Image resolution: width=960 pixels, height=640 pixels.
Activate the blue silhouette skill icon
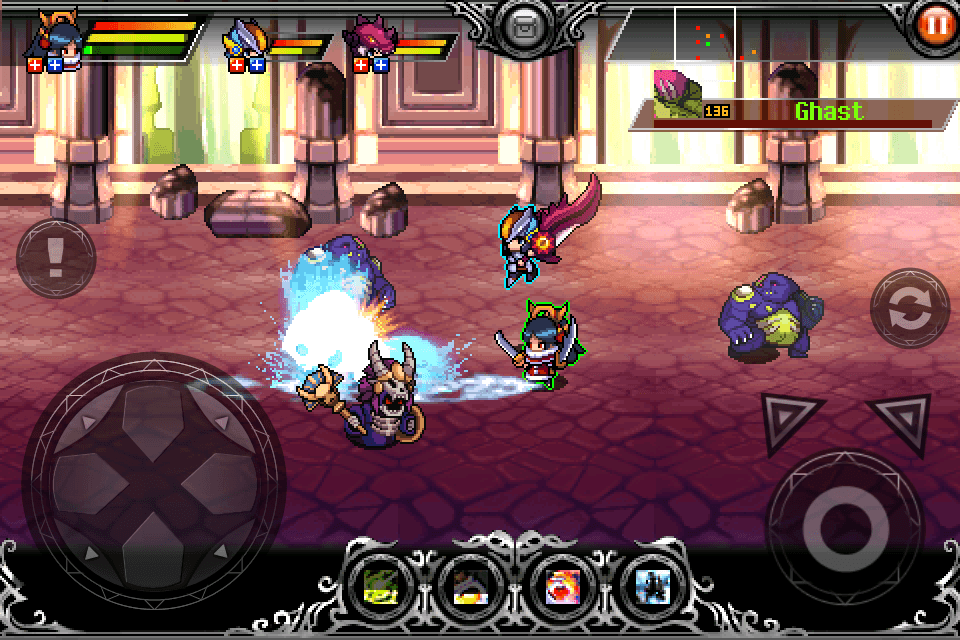[x=647, y=587]
